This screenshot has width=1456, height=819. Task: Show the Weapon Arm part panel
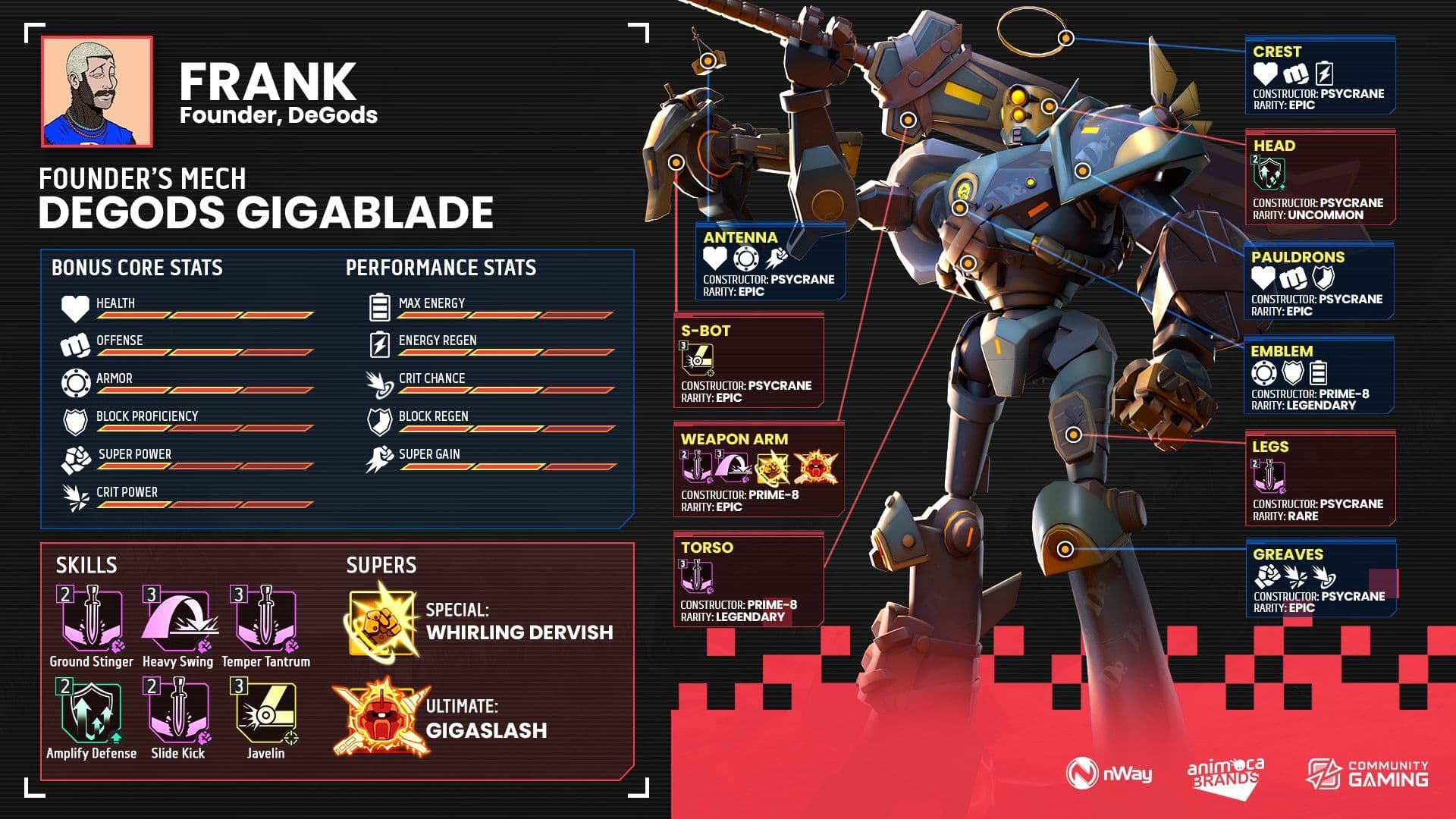758,471
